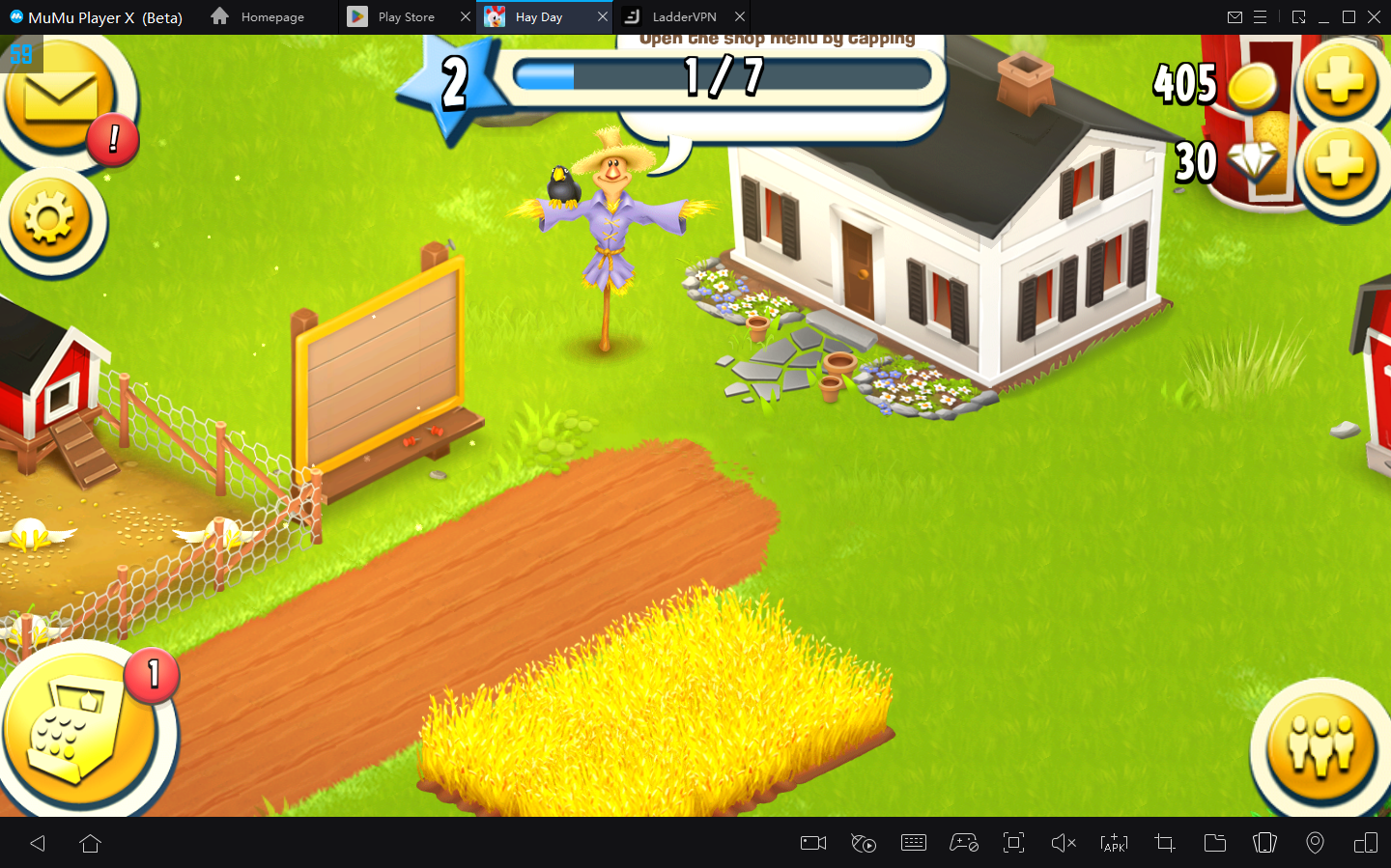Close the LadderVPN tab

740,17
